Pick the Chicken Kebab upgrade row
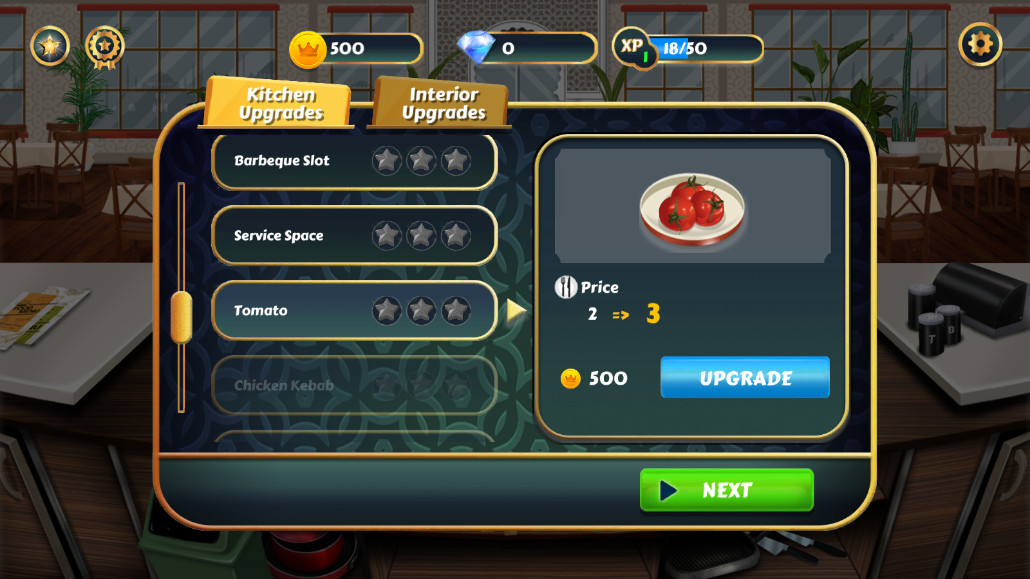 click(x=354, y=385)
